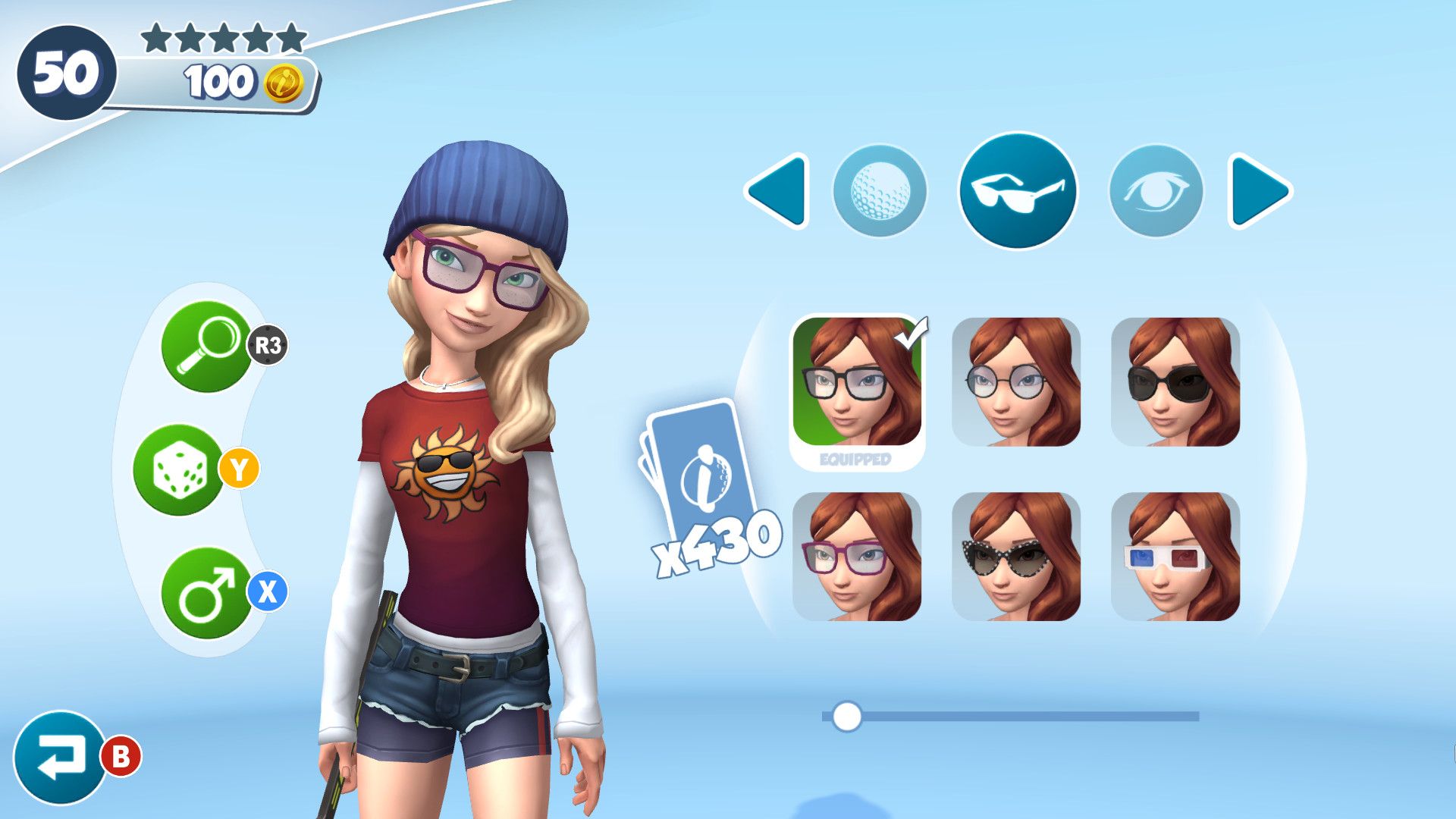Show previous category with left arrow
Image resolution: width=1456 pixels, height=819 pixels.
(777, 190)
